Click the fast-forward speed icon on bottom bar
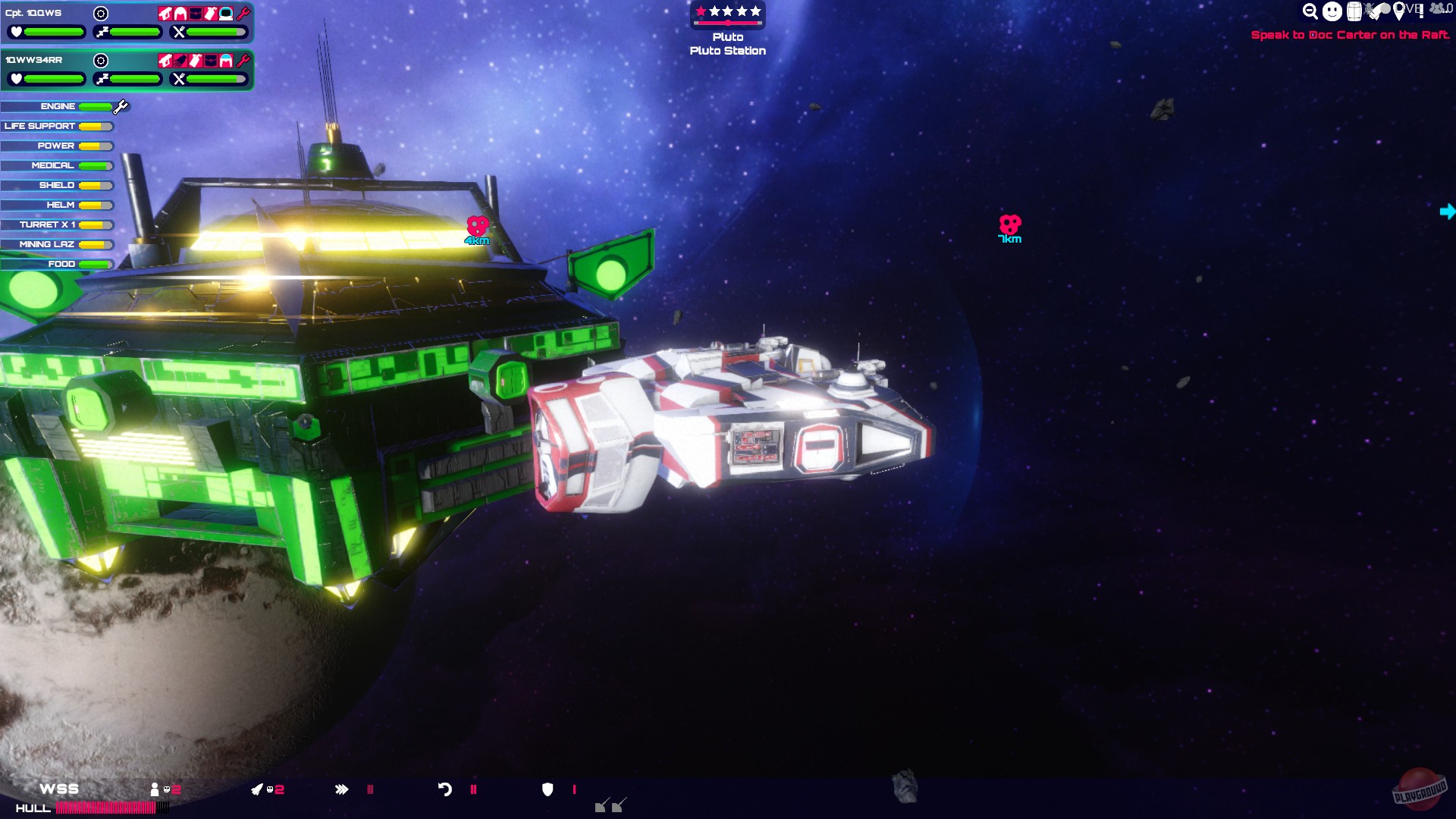The width and height of the screenshot is (1456, 819). (x=343, y=789)
